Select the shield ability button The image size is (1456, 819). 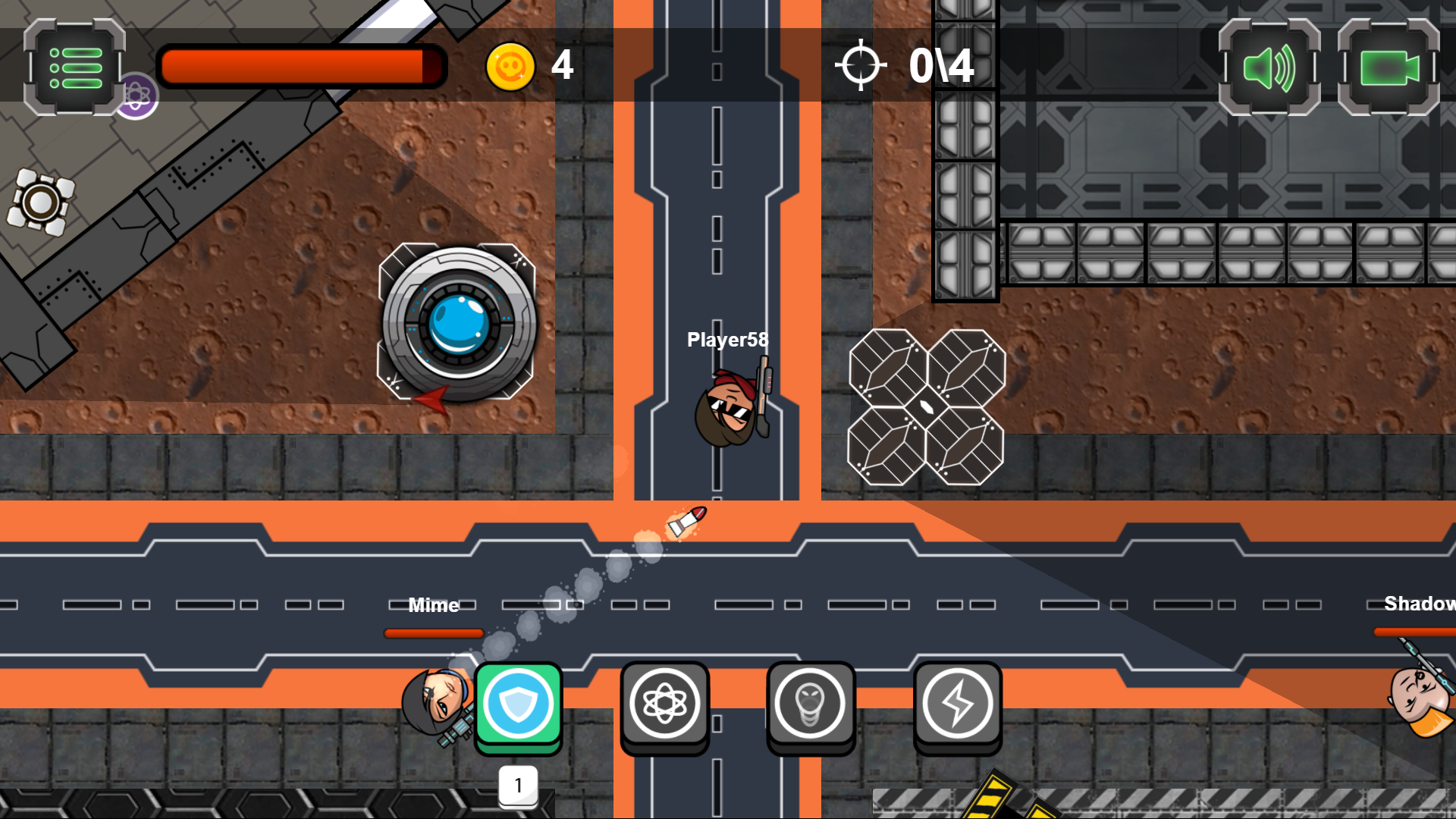click(518, 704)
